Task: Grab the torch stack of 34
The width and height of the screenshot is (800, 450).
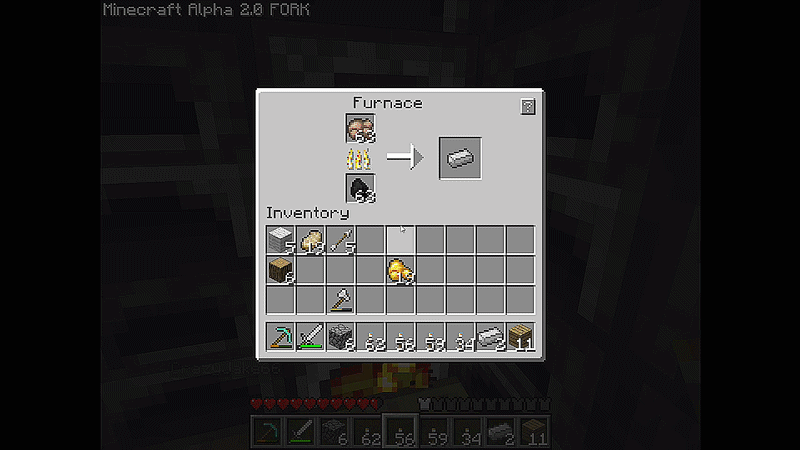Action: click(461, 337)
